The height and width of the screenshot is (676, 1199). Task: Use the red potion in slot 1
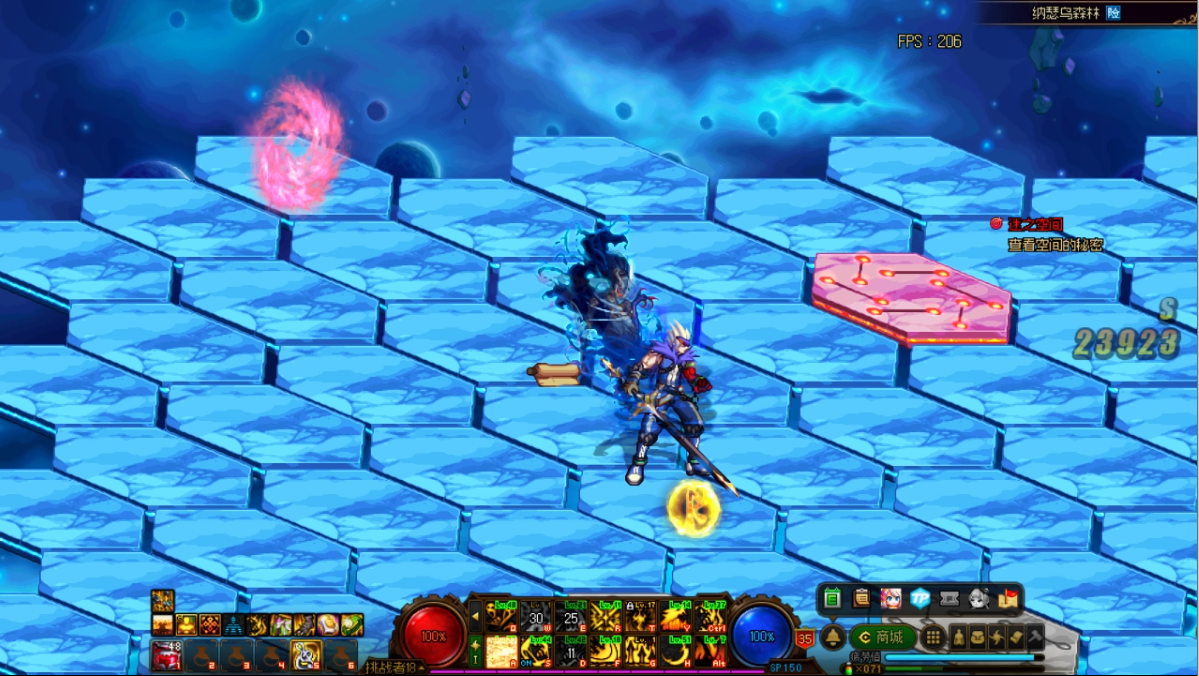166,655
